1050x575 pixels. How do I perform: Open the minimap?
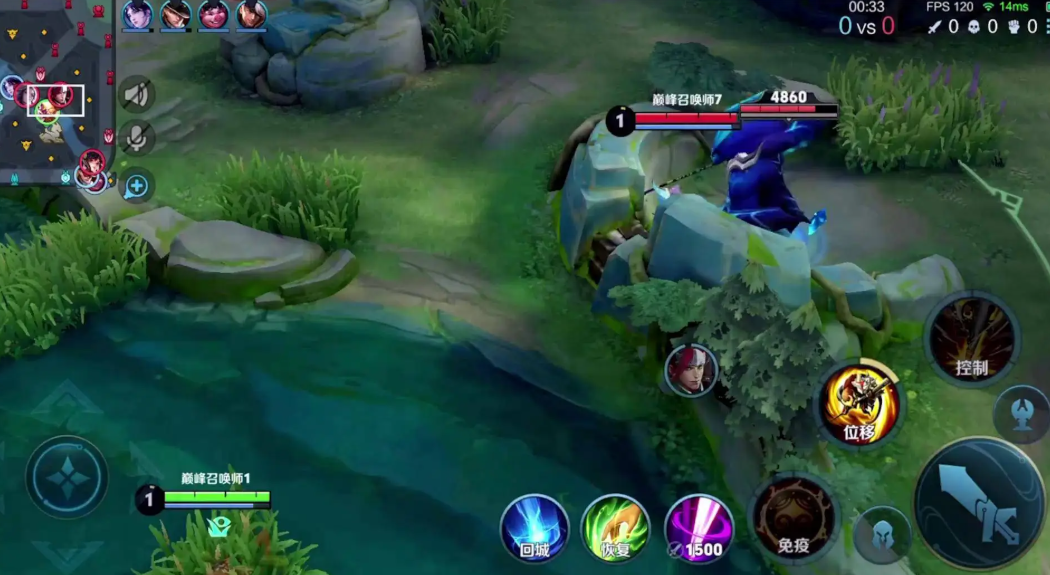pos(57,92)
